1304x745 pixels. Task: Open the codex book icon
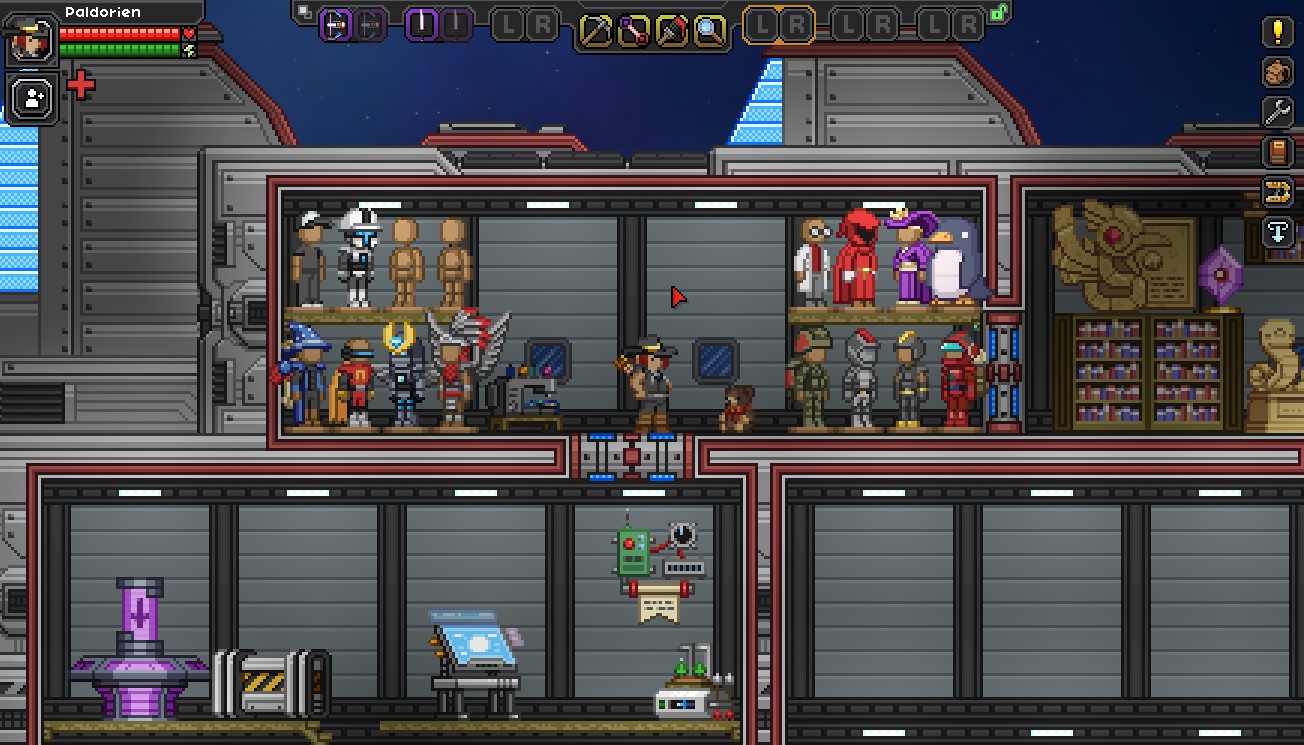(x=1277, y=152)
